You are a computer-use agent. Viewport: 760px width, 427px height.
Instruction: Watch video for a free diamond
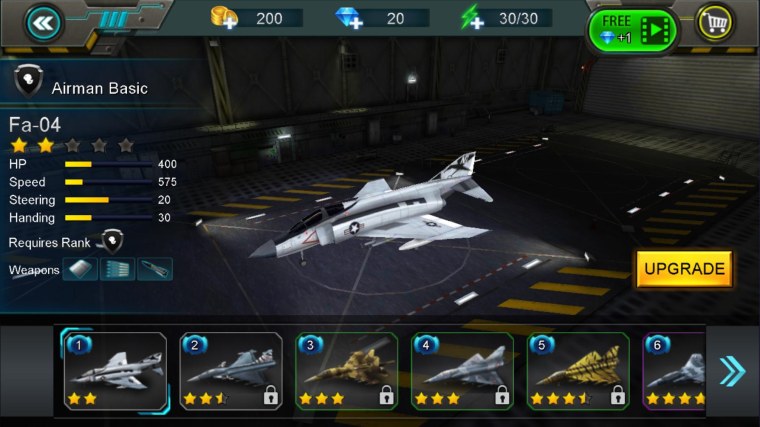633,29
